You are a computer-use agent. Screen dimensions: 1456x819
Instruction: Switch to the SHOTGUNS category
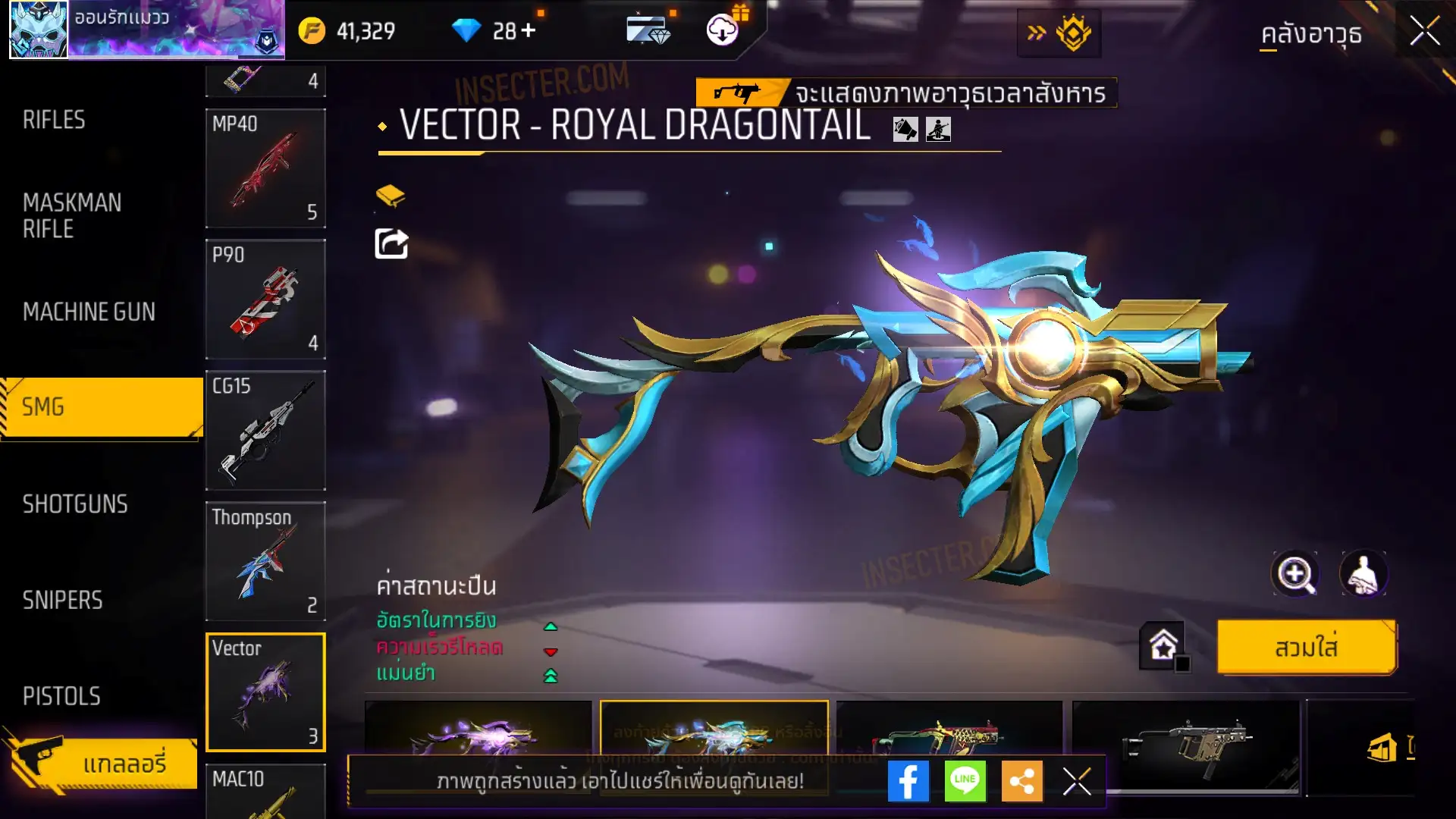[x=75, y=504]
